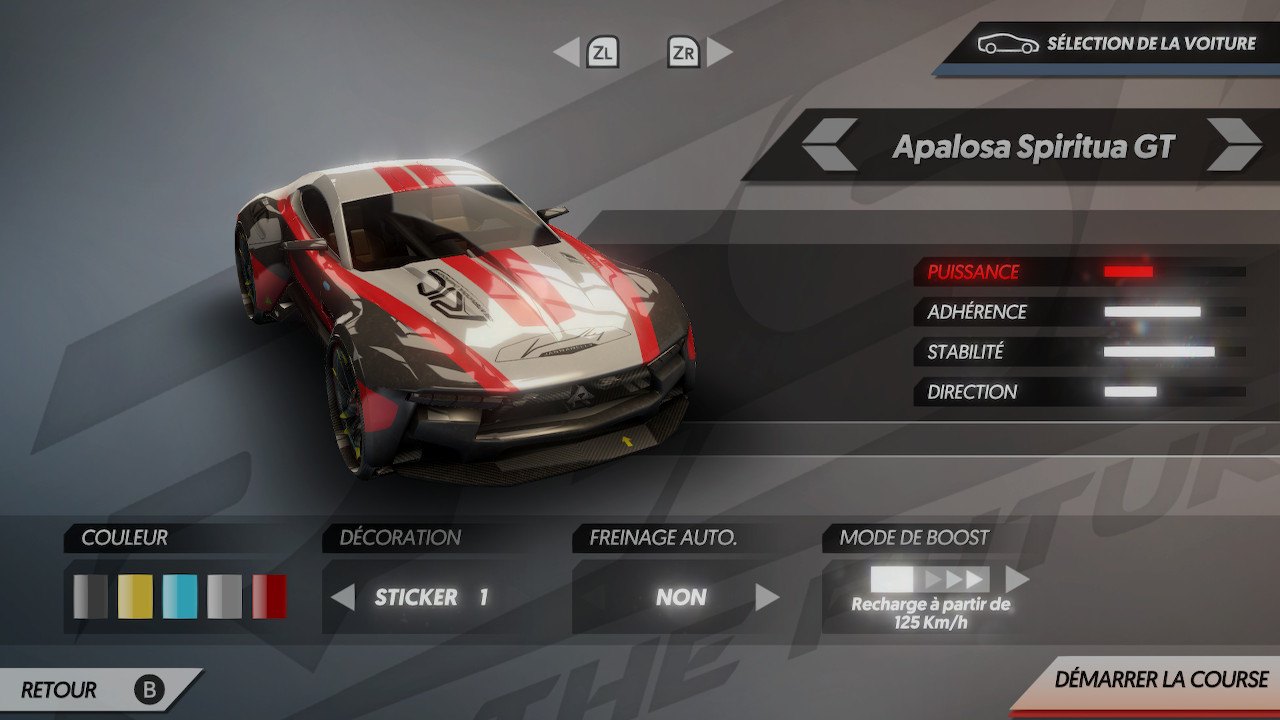Select the silver color swatch
This screenshot has height=720, width=1280.
[x=225, y=596]
